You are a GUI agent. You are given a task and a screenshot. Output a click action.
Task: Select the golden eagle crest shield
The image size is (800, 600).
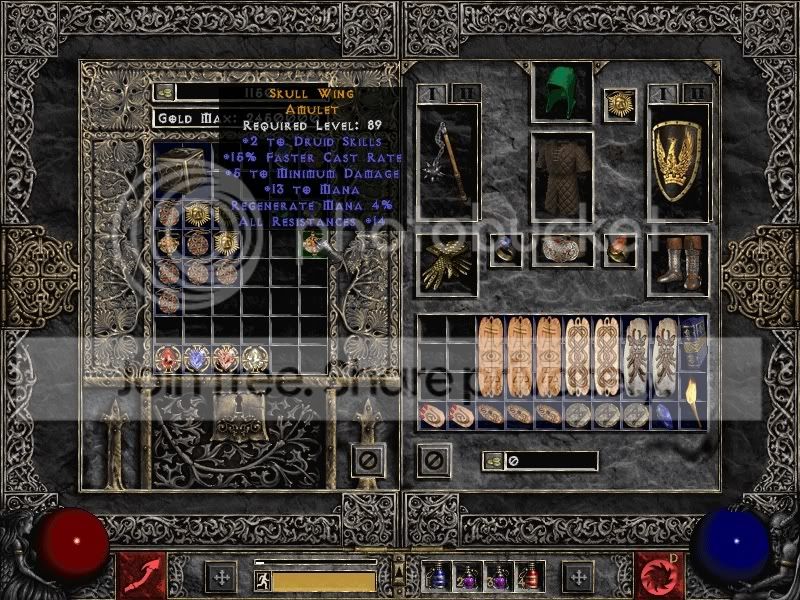[678, 163]
